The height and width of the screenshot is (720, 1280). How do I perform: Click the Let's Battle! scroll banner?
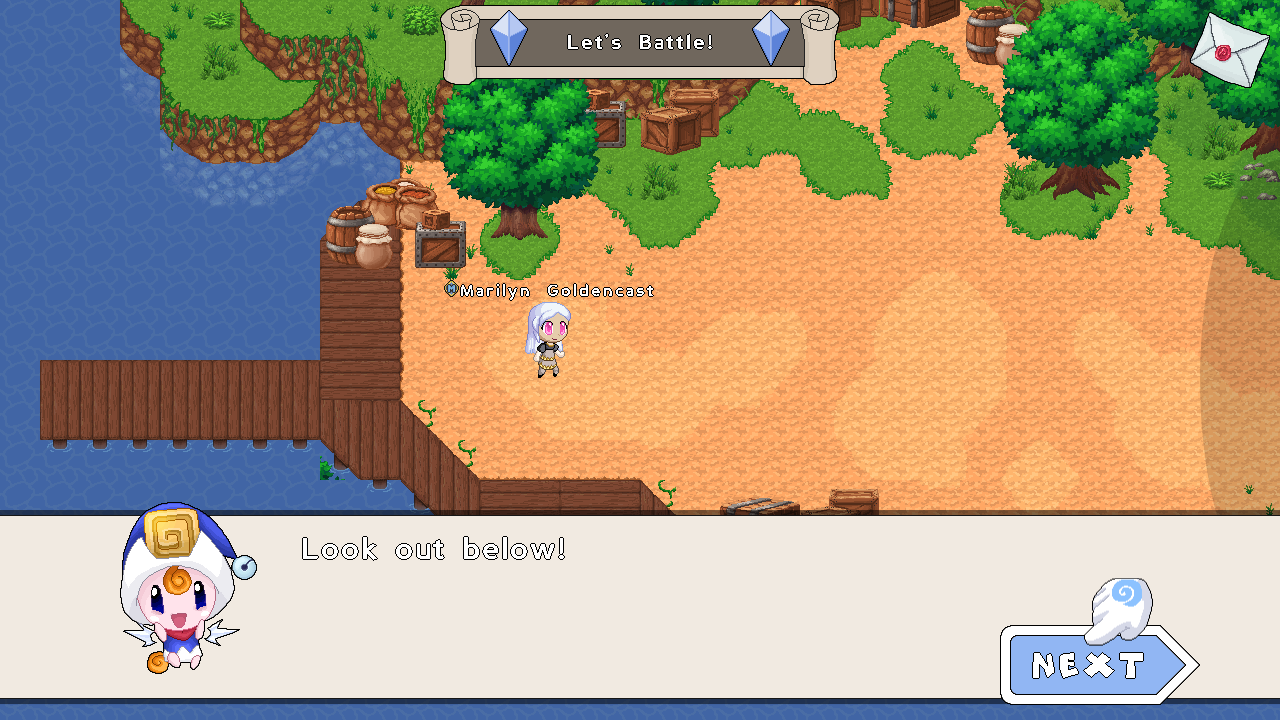(640, 43)
